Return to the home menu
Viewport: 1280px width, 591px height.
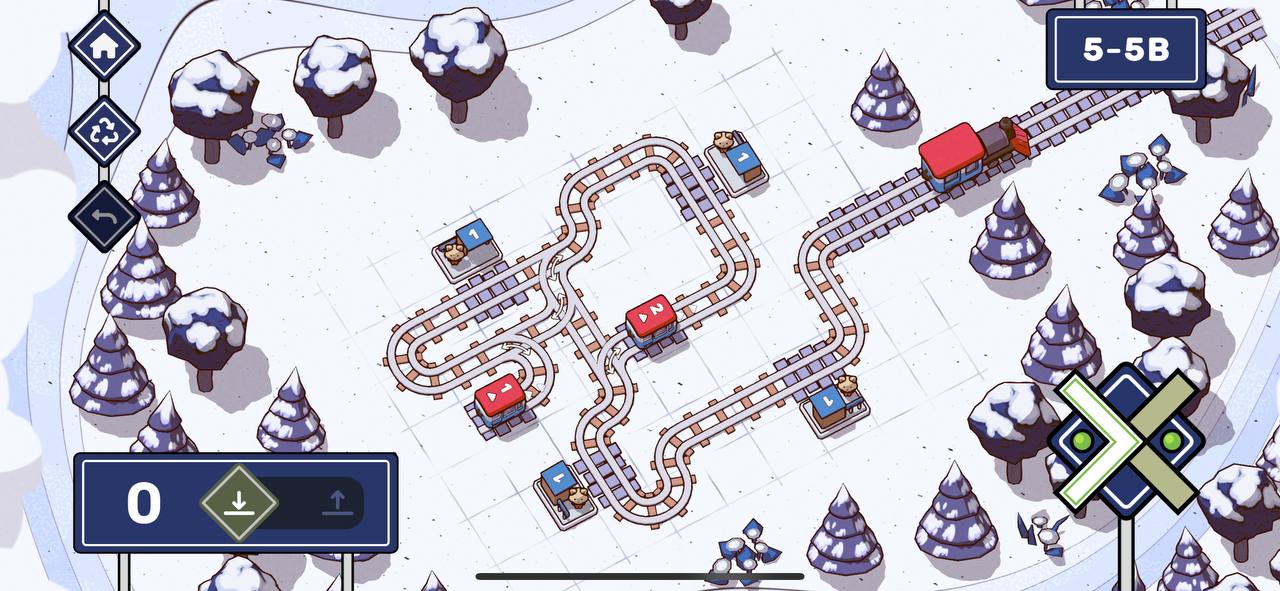click(104, 45)
